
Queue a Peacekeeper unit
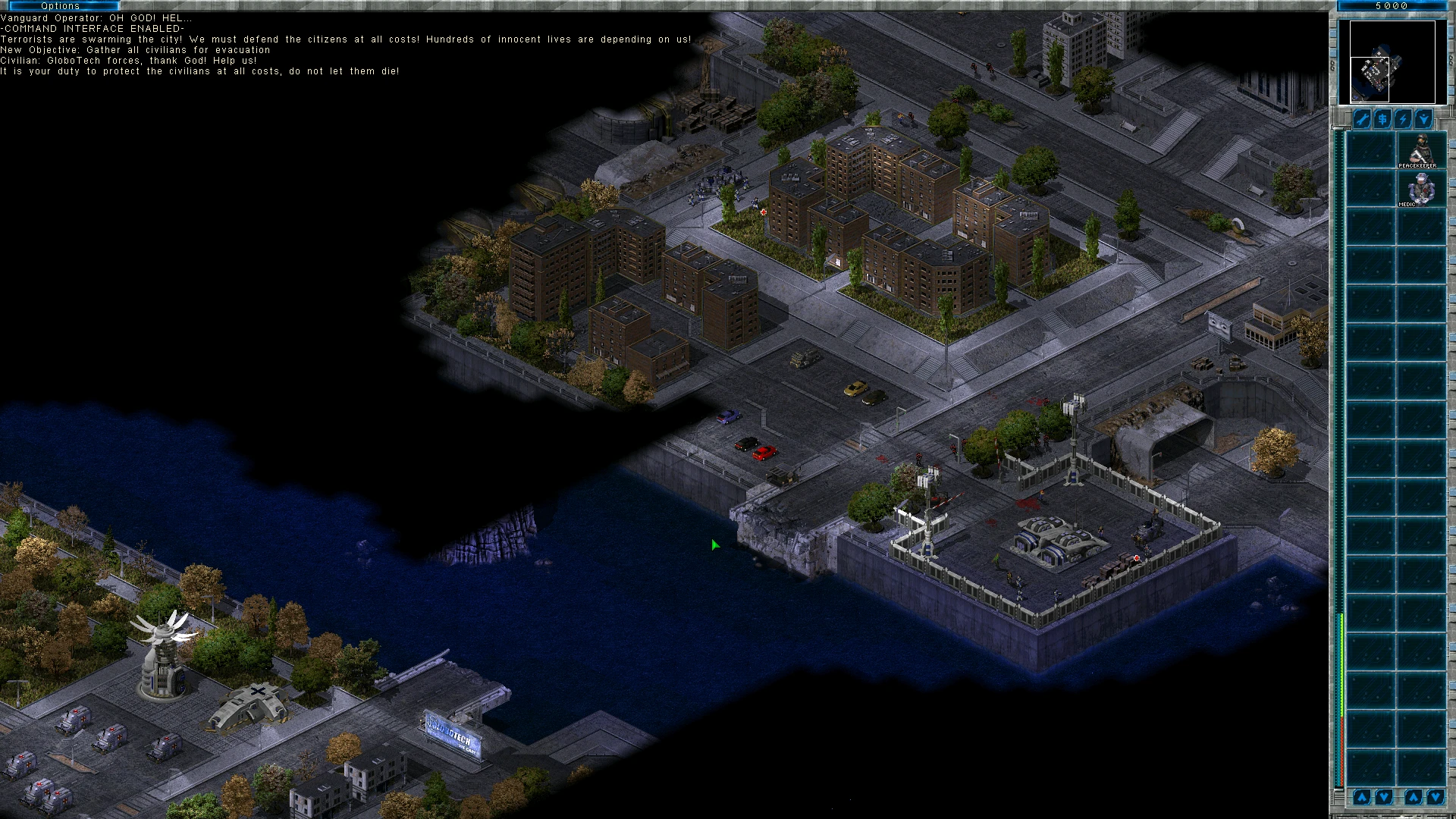pyautogui.click(x=1420, y=150)
